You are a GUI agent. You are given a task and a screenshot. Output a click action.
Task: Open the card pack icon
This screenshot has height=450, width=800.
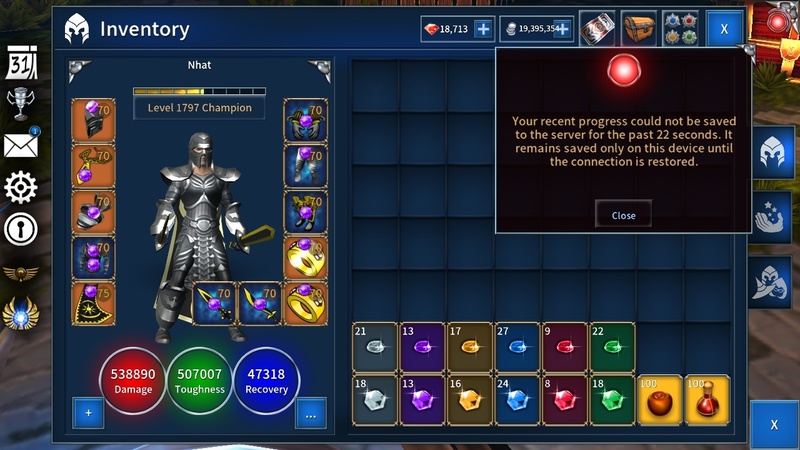(597, 28)
